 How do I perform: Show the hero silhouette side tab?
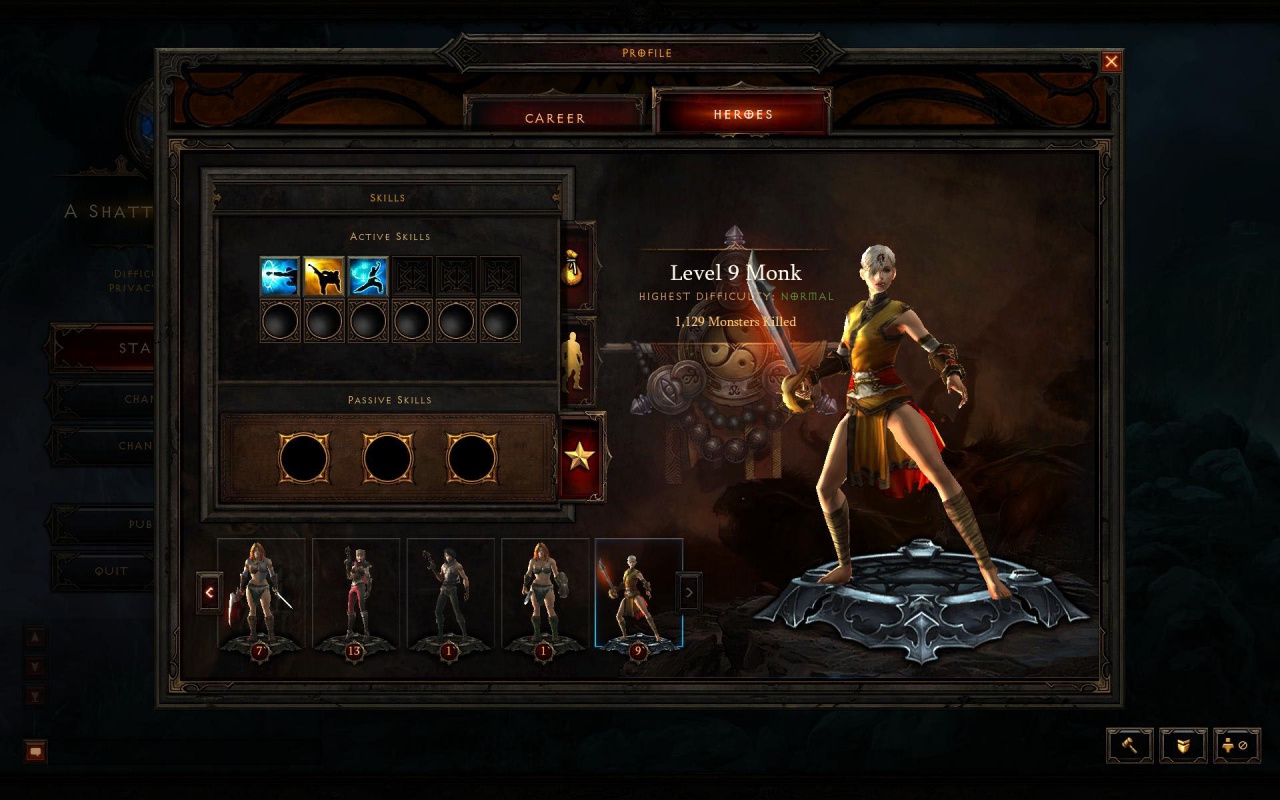[576, 361]
